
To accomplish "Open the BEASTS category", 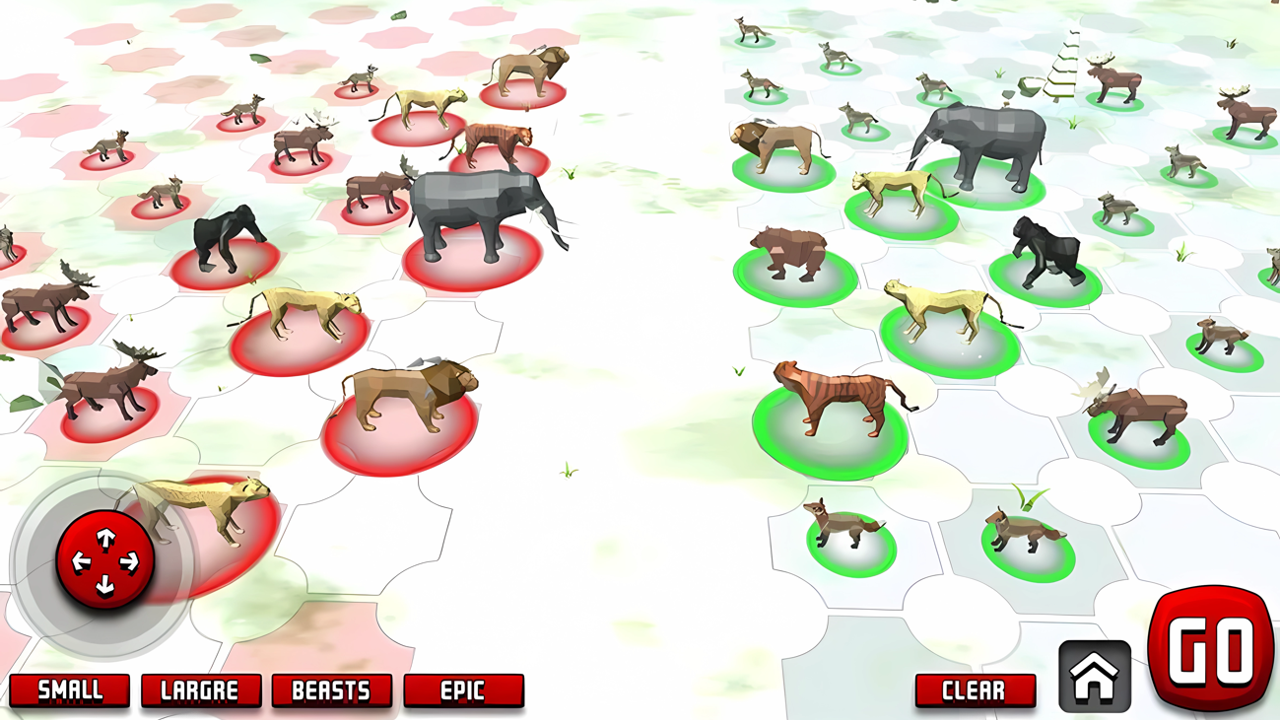I will pos(331,691).
